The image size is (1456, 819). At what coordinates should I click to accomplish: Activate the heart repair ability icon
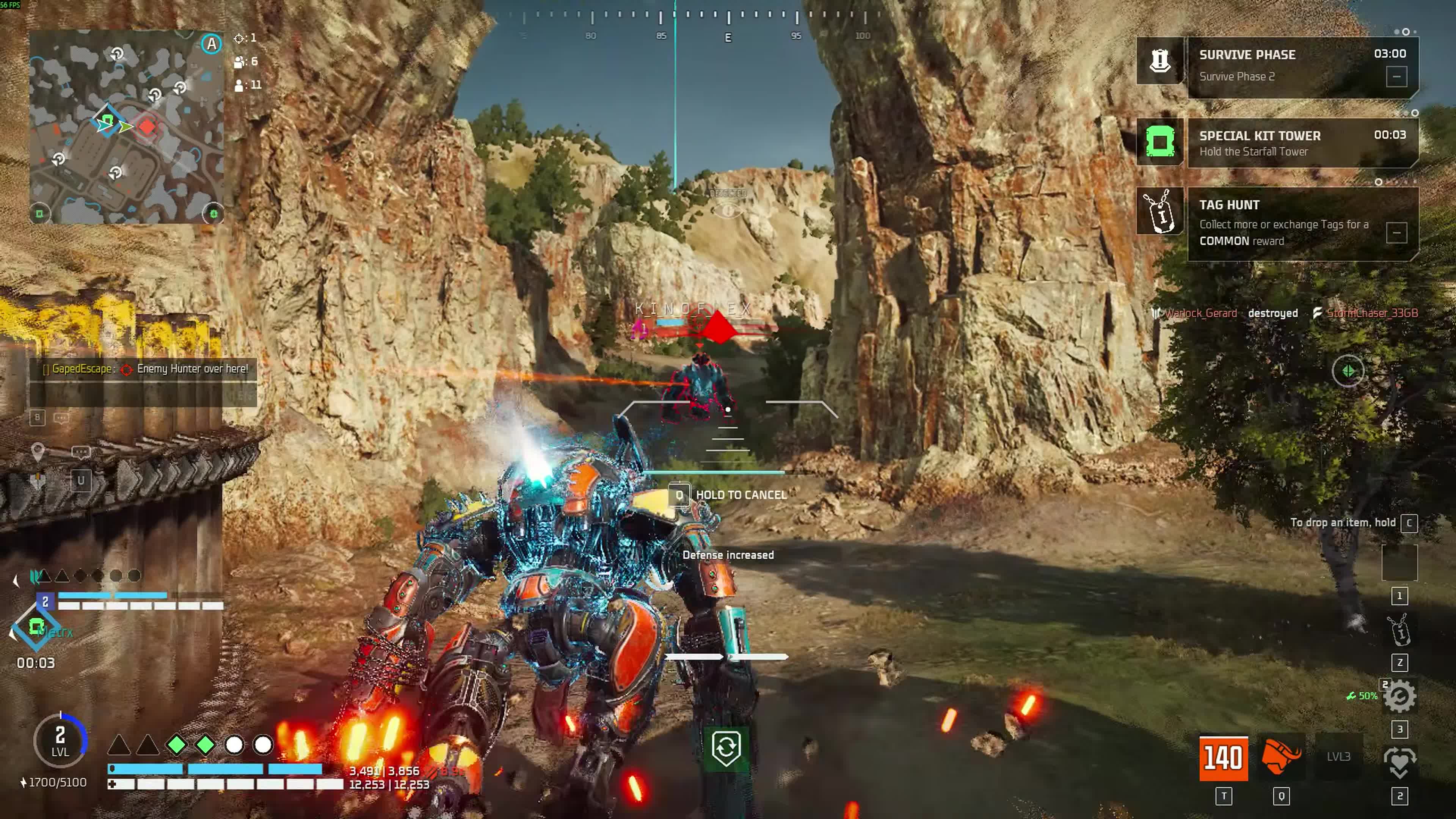(x=1399, y=762)
